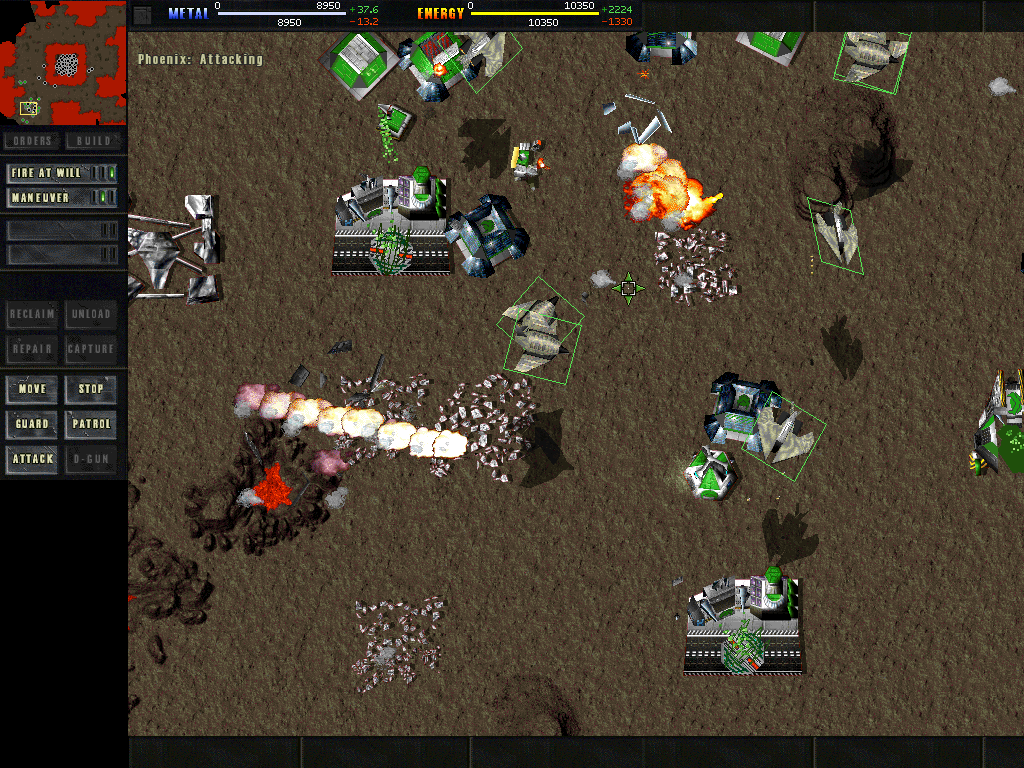Click the small menu icon beside Metal

tap(142, 14)
